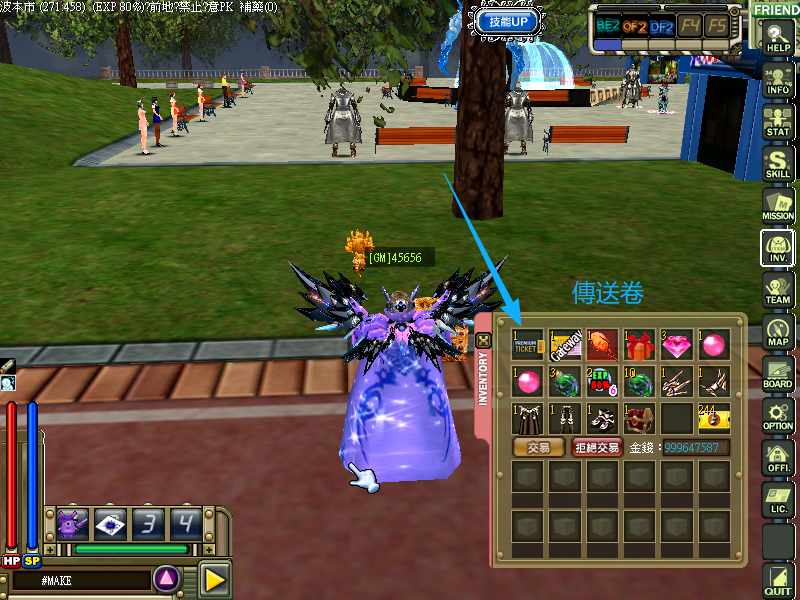Viewport: 800px width, 600px height.
Task: Choose the red gift box item
Action: 639,345
